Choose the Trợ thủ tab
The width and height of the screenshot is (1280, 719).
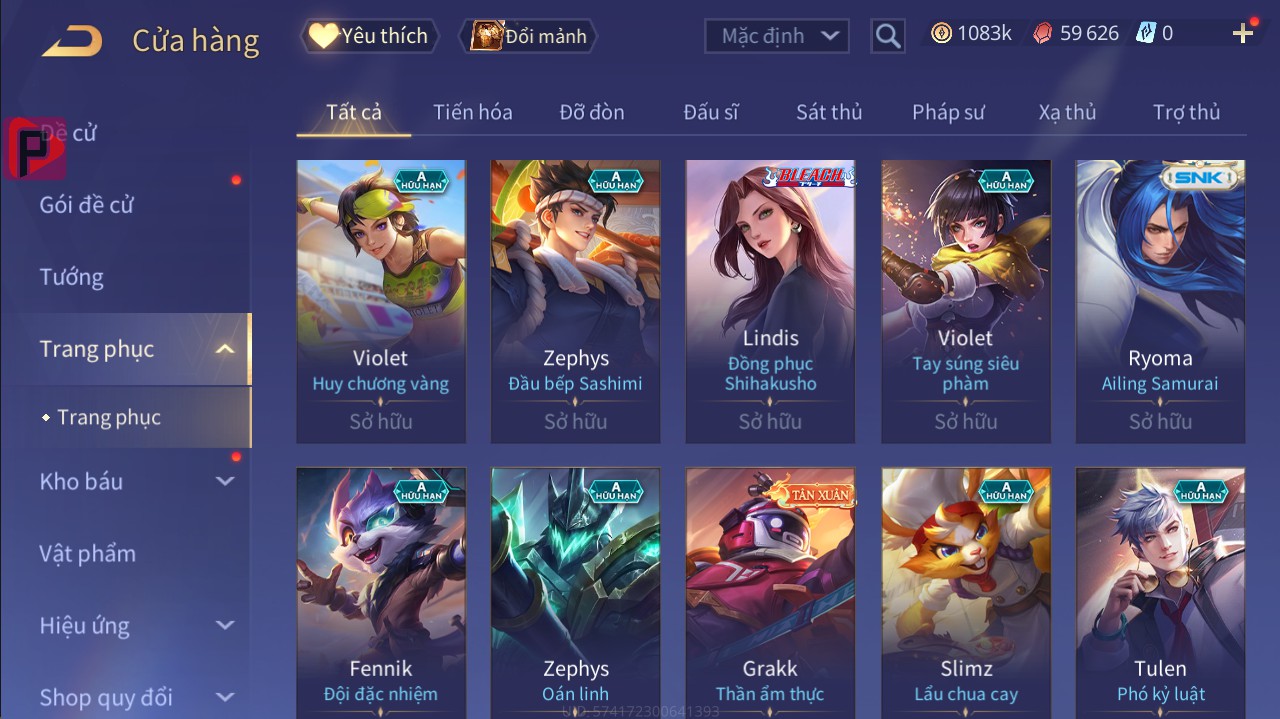click(1186, 112)
